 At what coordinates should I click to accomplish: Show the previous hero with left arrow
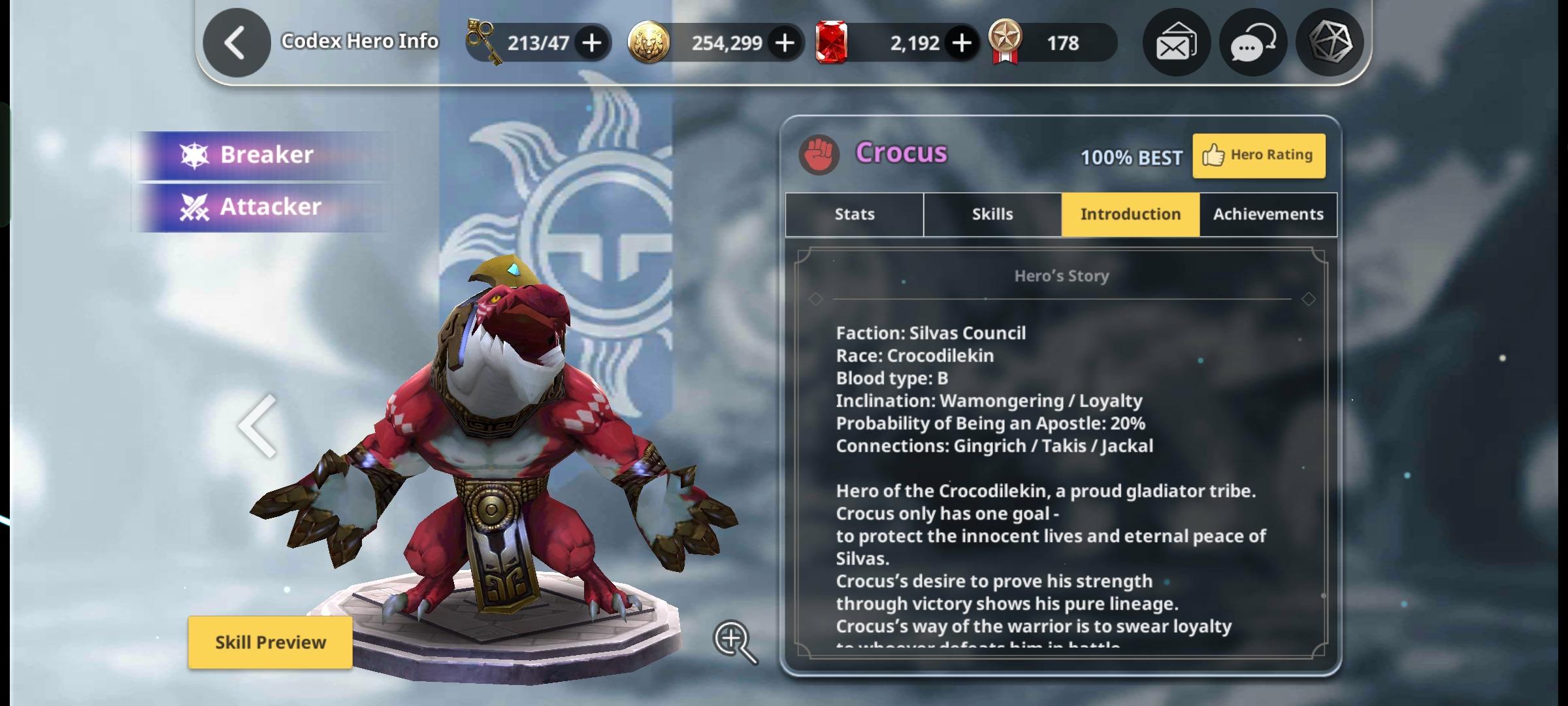257,426
